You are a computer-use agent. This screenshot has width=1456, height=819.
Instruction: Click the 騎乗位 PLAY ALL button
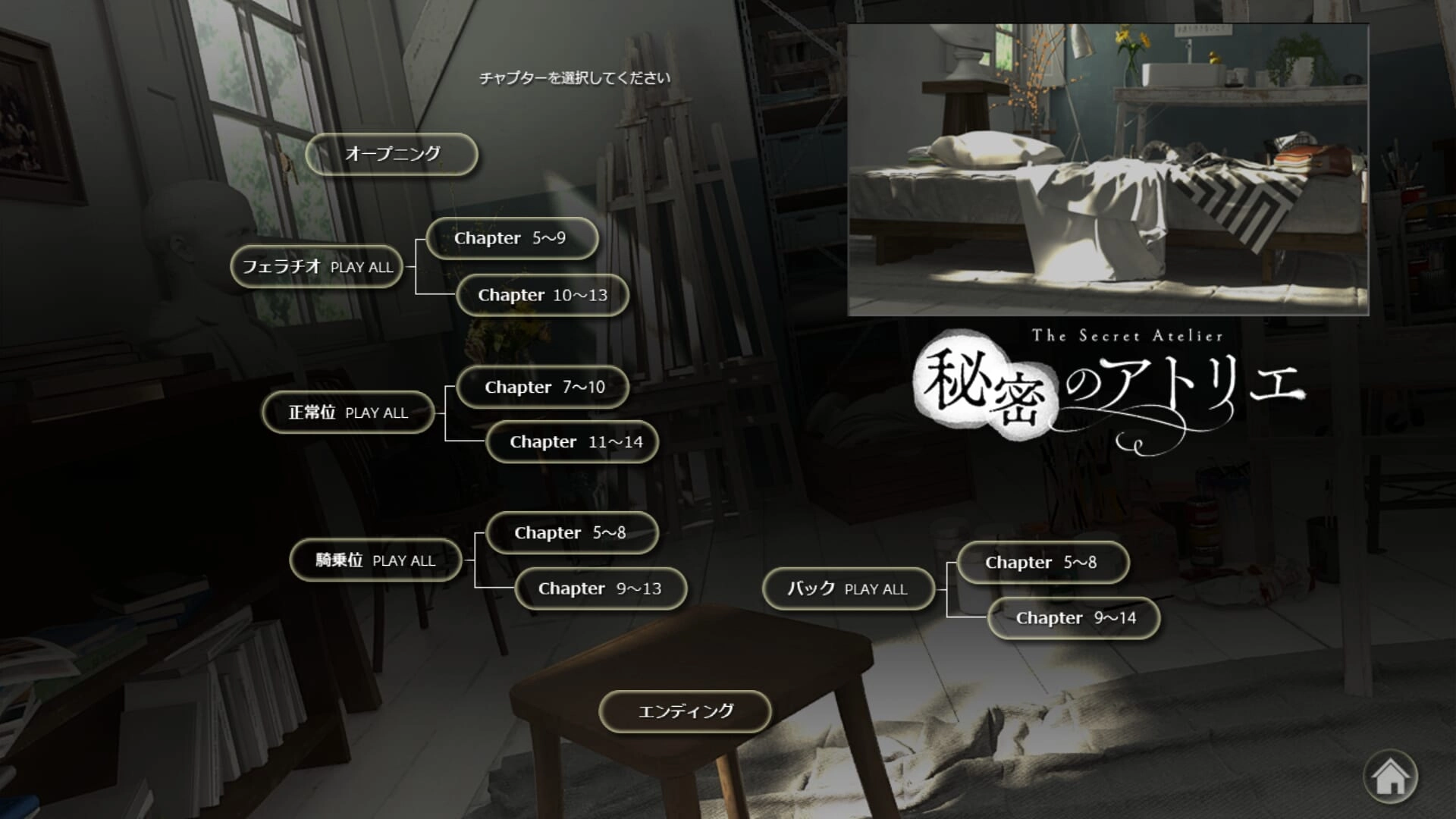pyautogui.click(x=375, y=560)
